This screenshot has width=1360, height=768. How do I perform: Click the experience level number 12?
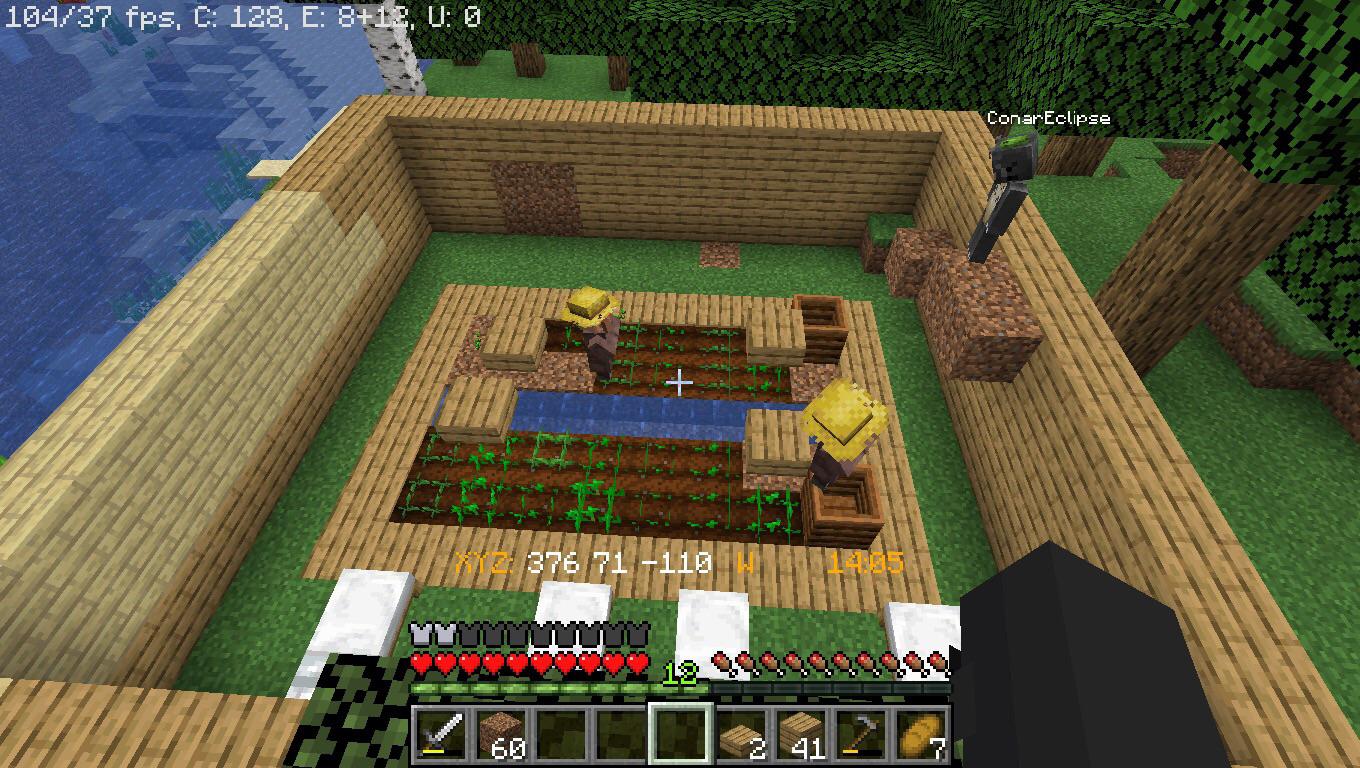pyautogui.click(x=680, y=675)
